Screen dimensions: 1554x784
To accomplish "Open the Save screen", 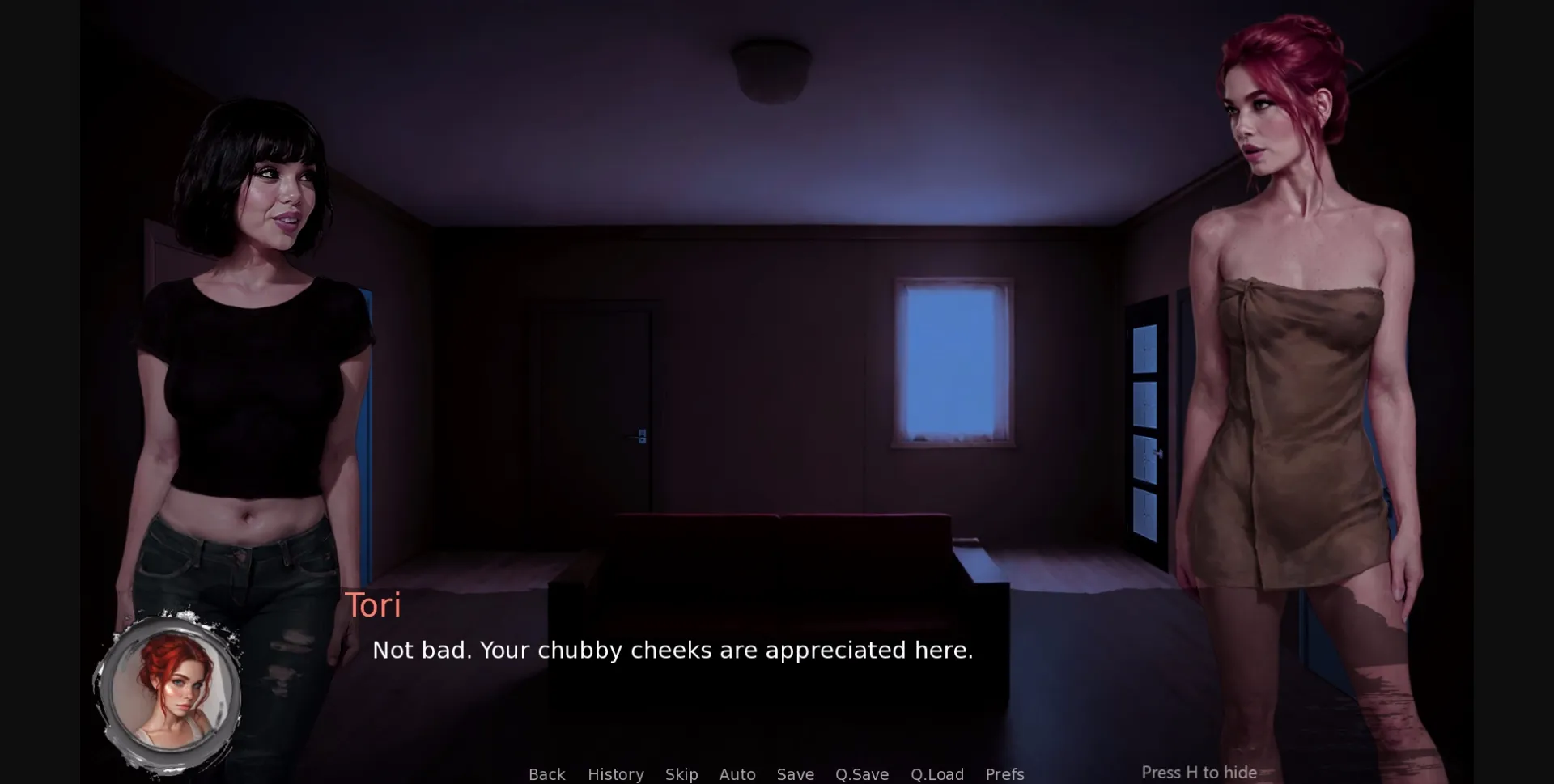I will tap(795, 773).
